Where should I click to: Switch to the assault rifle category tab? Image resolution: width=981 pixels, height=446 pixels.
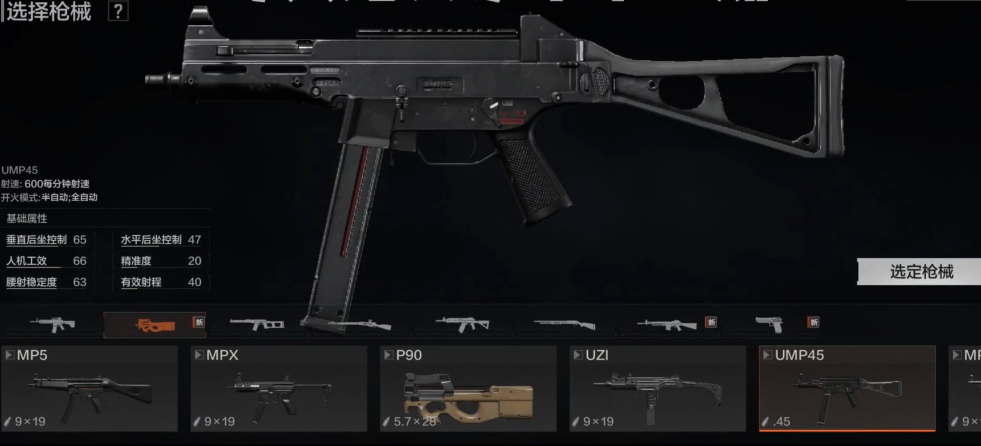pos(53,323)
